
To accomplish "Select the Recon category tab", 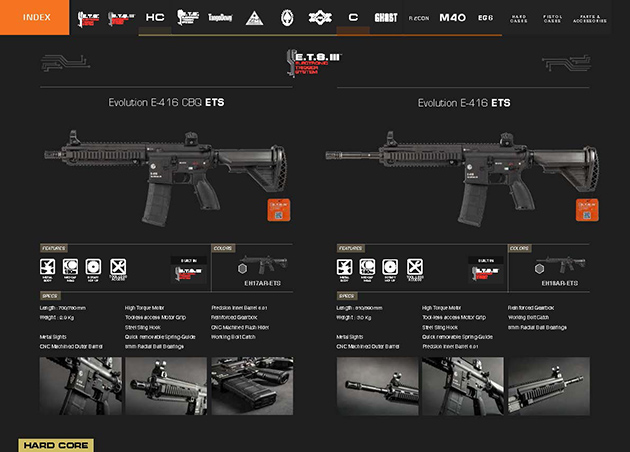I will 417,18.
